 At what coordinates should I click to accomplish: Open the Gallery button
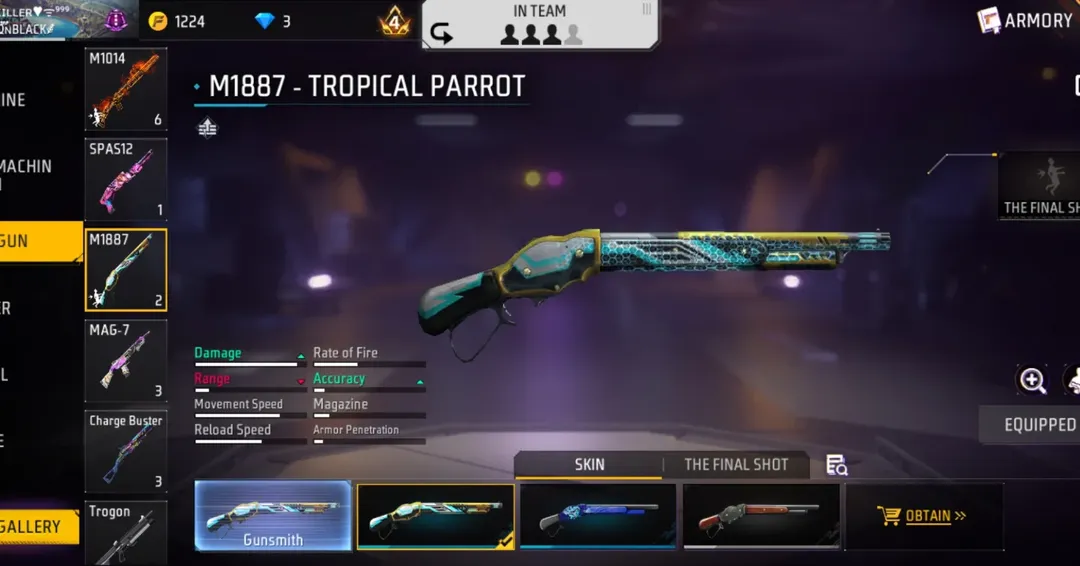coord(38,527)
